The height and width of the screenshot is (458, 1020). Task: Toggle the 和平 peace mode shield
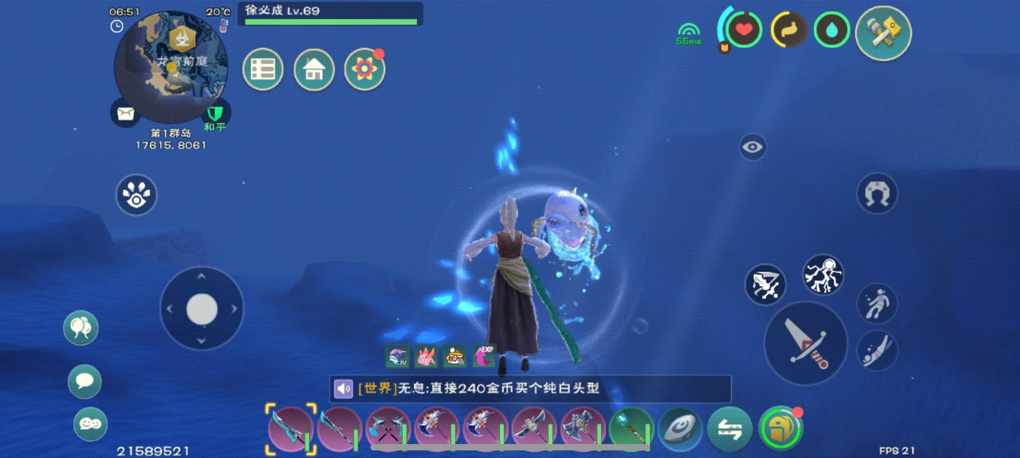215,112
